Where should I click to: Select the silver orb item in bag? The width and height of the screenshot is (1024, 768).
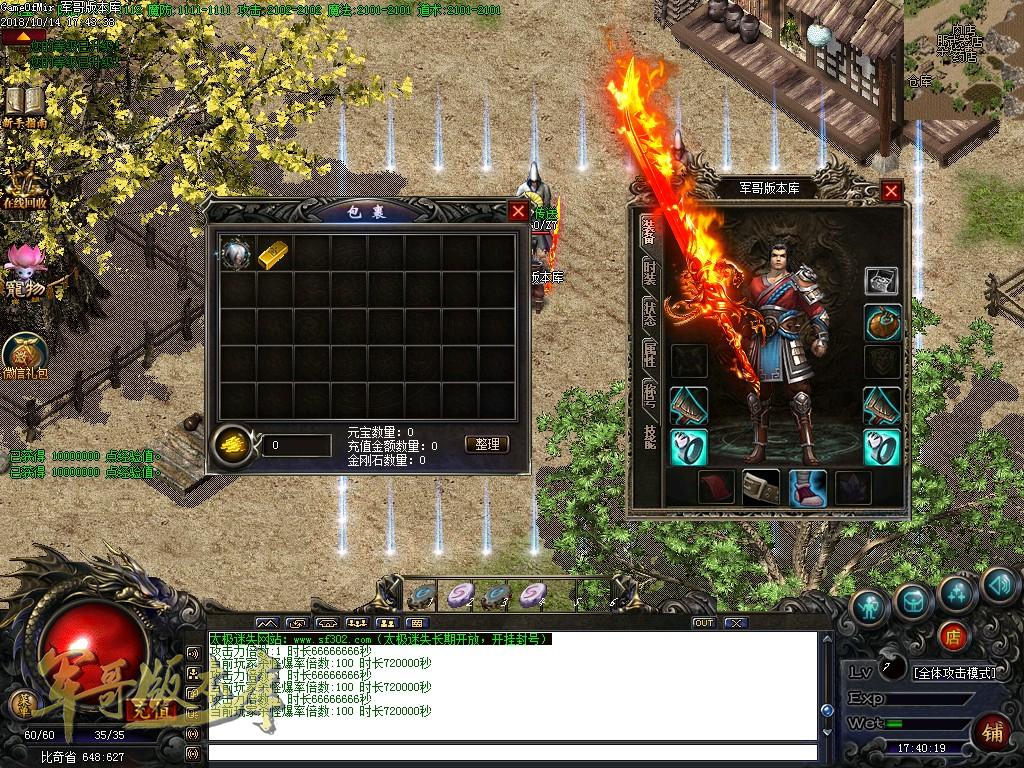point(237,254)
